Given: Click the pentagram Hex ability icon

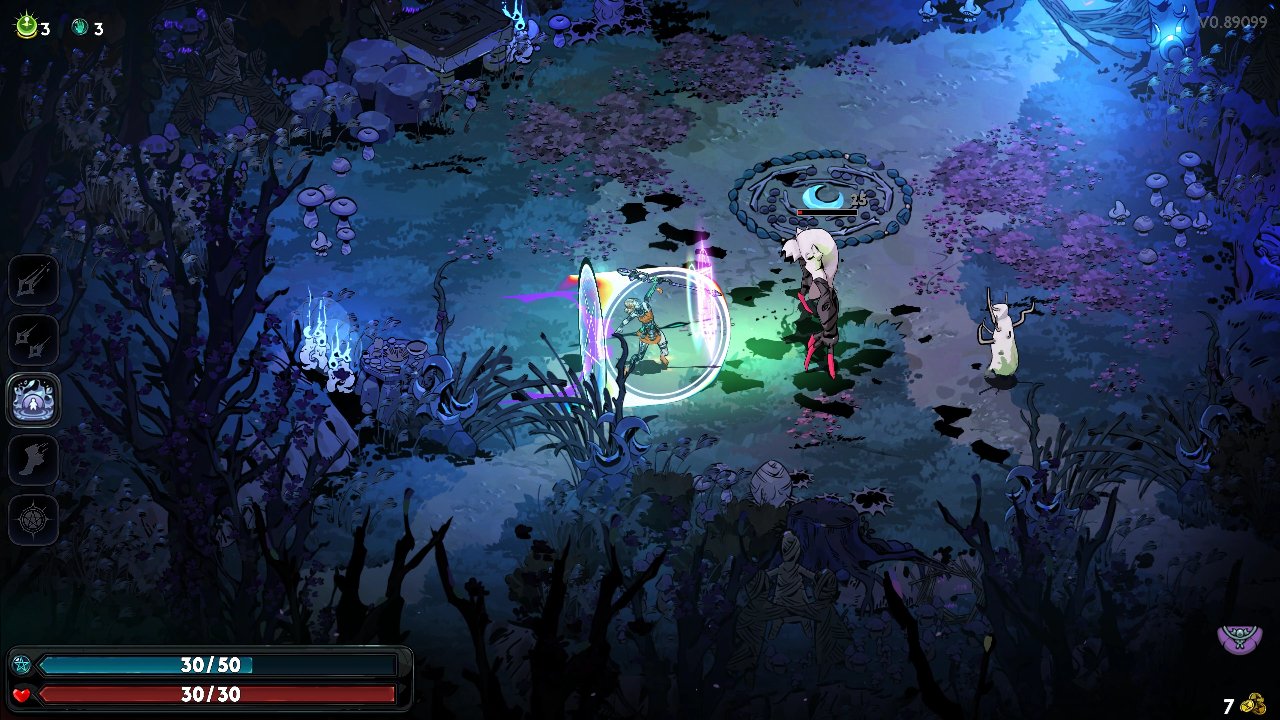Looking at the screenshot, I should click(34, 521).
